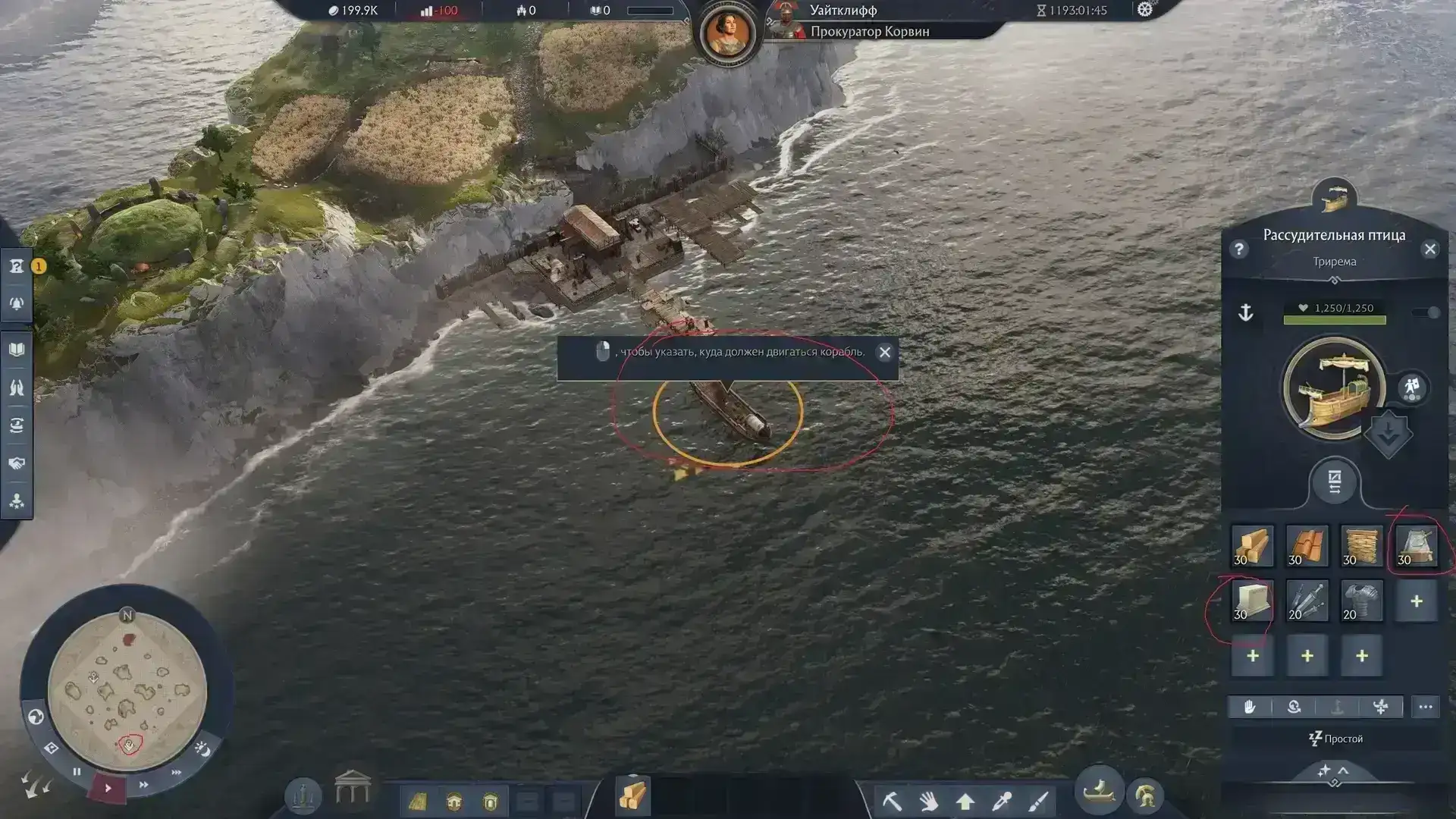Dismiss the ship movement tooltip
The height and width of the screenshot is (819, 1456).
point(884,353)
